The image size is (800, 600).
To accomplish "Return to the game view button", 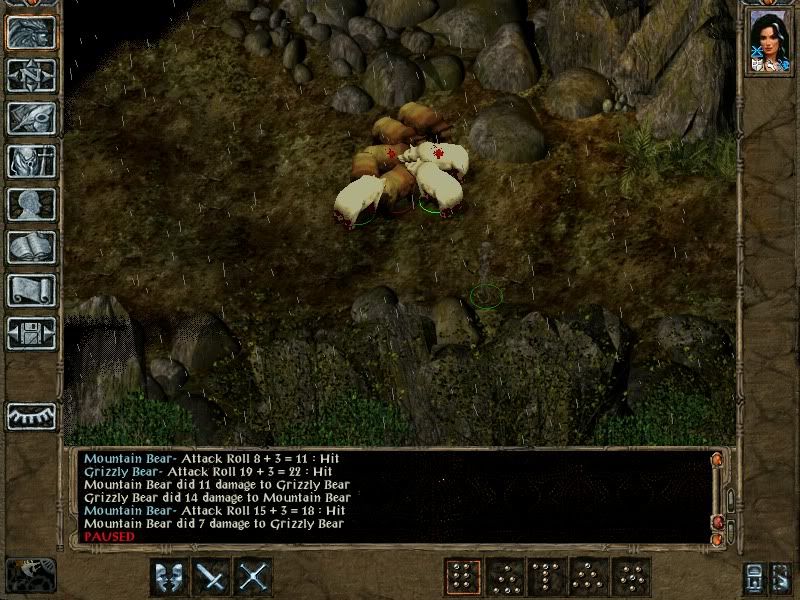I will (x=31, y=33).
